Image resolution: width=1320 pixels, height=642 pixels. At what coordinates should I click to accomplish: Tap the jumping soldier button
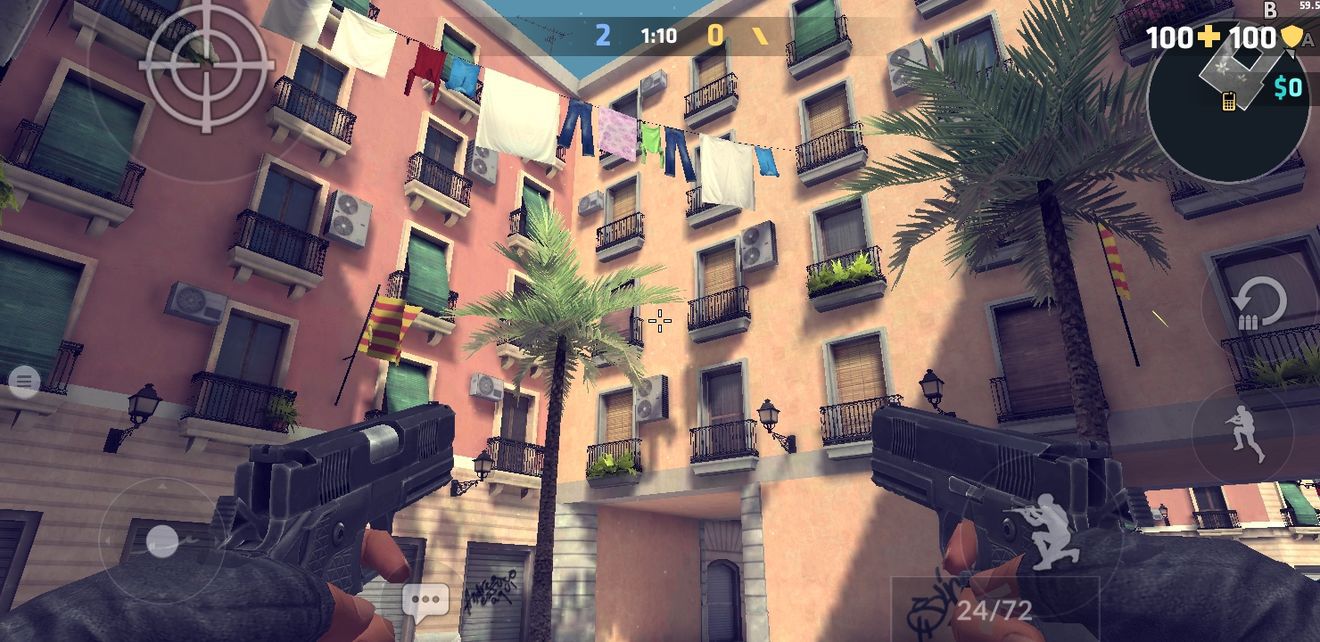click(x=1246, y=433)
